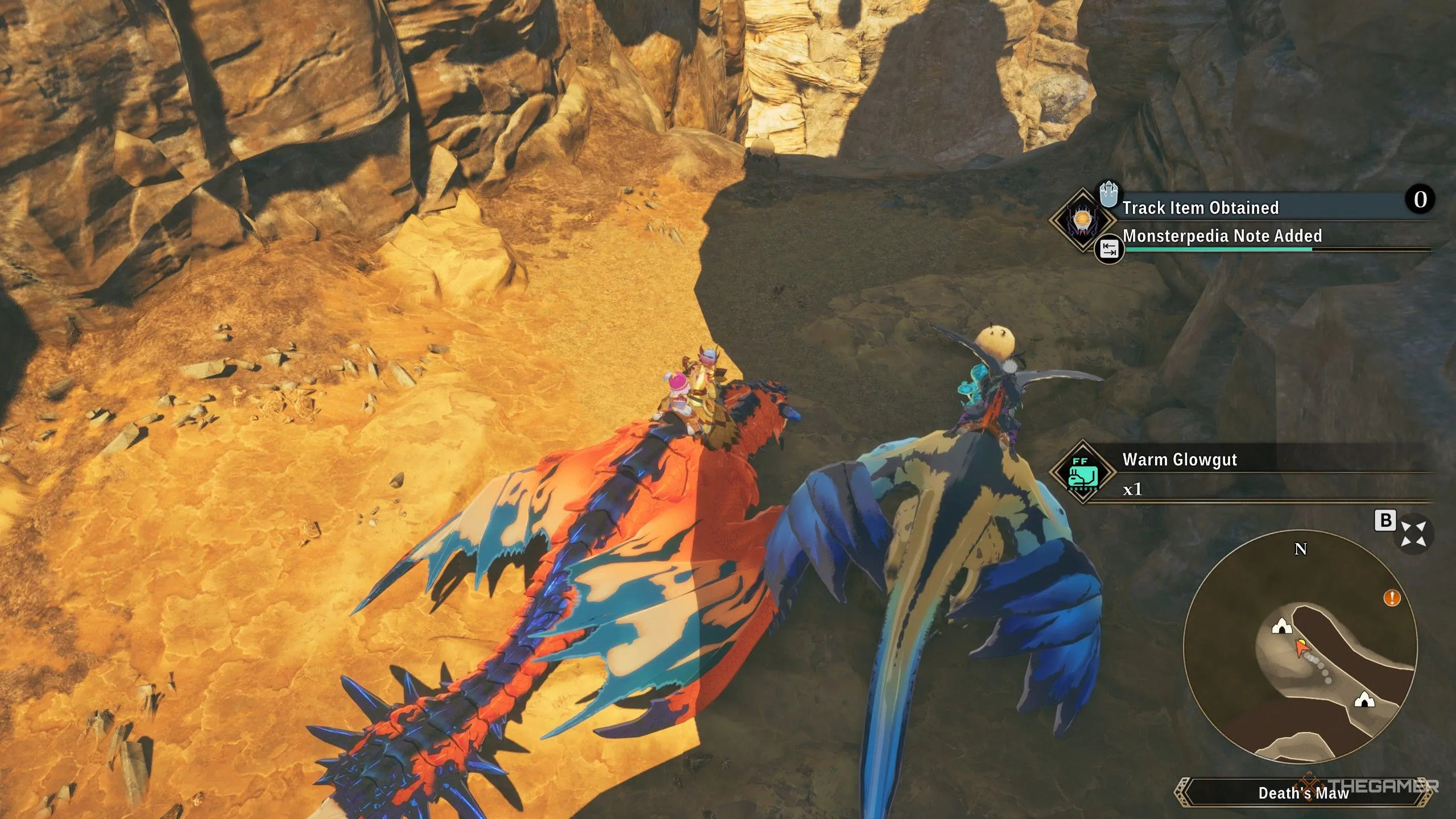Click the orange exclamation marker on minimap
Screen dimensions: 1456x819
(1392, 598)
